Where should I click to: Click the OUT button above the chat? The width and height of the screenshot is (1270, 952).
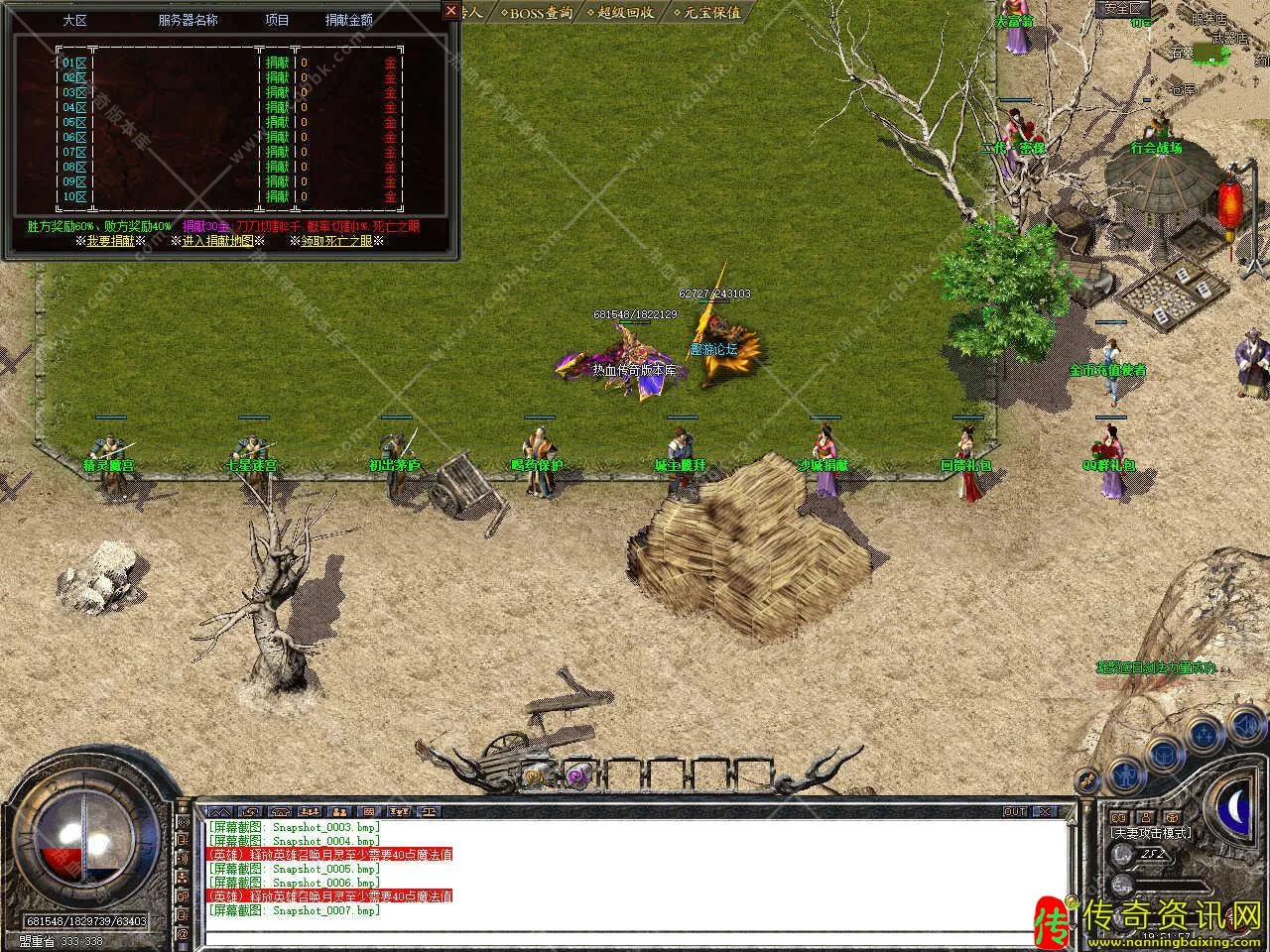pyautogui.click(x=1015, y=811)
